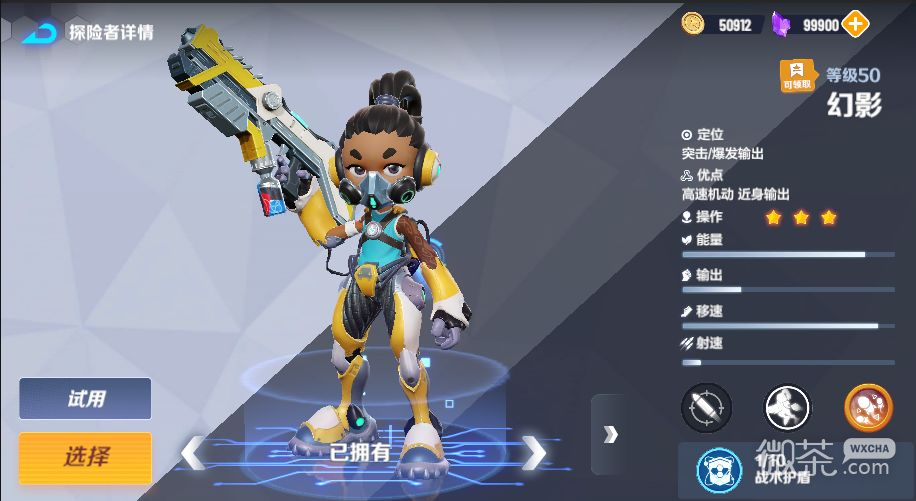Expand the side panel with the double chevron
916x501 pixels.
[610, 434]
